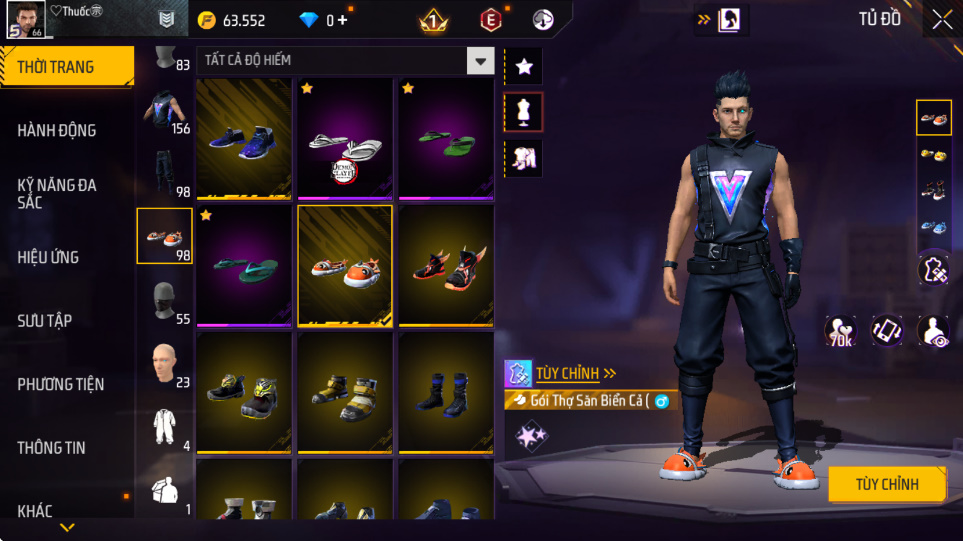This screenshot has height=541, width=963.
Task: Select the black pants category icon
Action: pyautogui.click(x=164, y=172)
